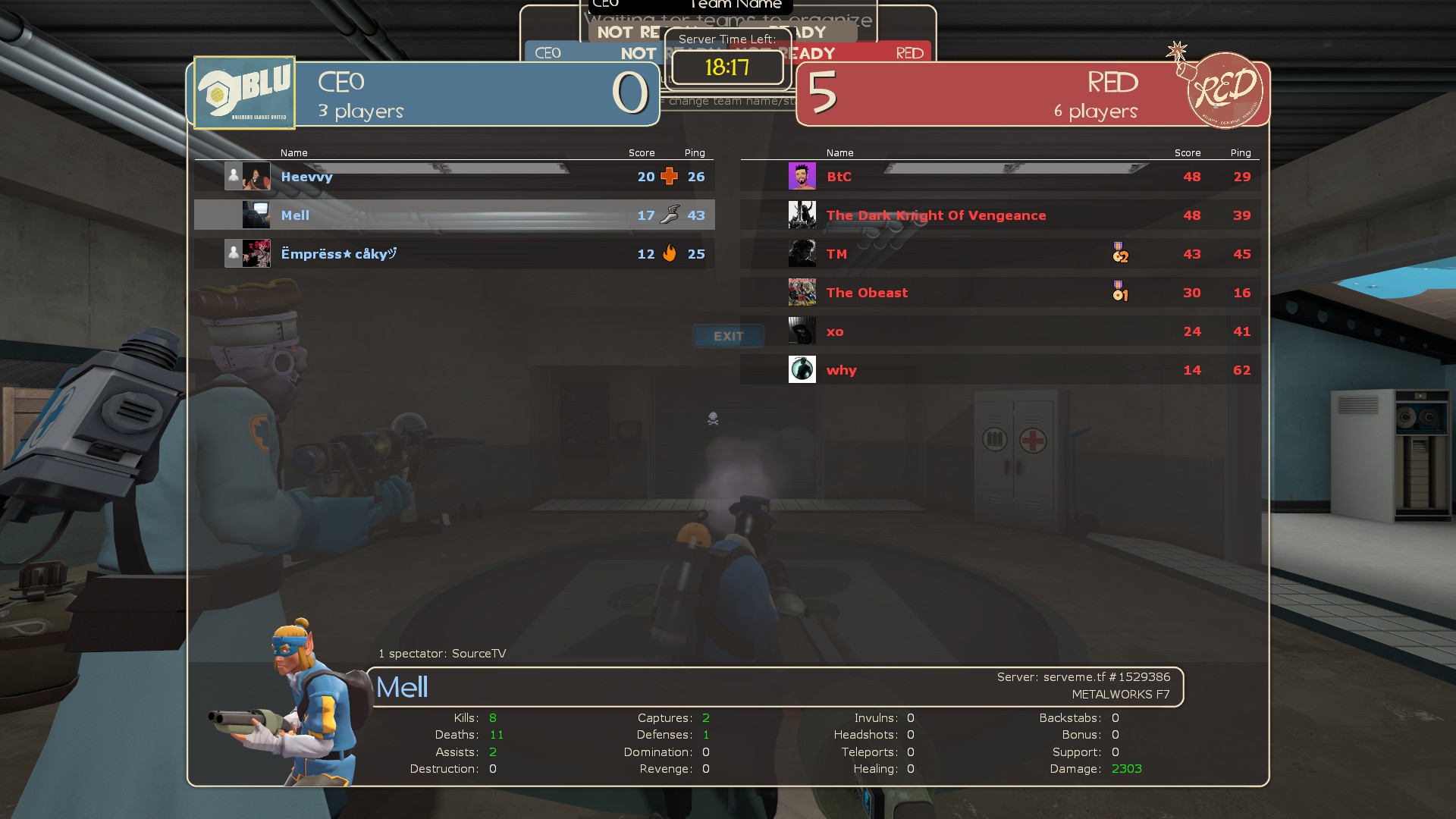Choose The Obeast player row

(x=867, y=293)
